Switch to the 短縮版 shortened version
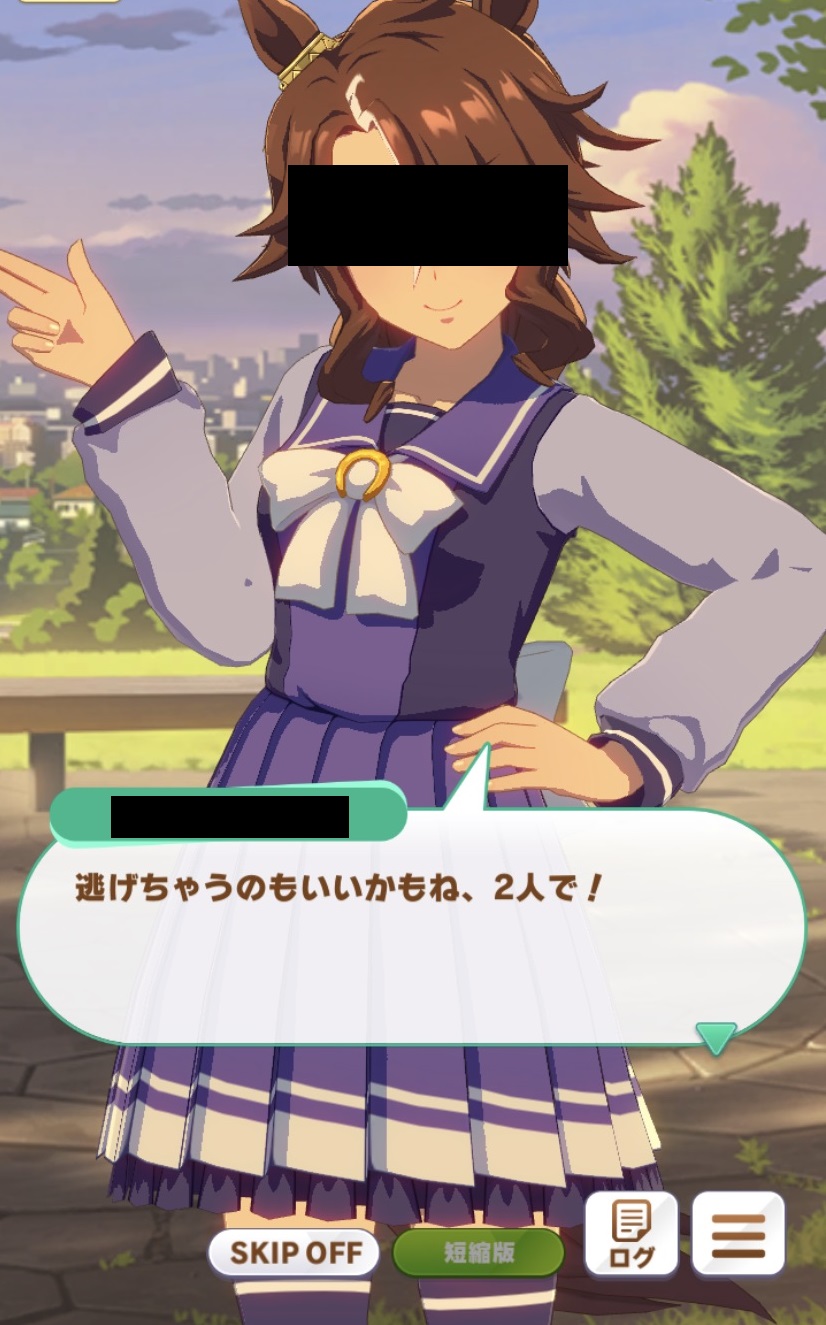This screenshot has height=1325, width=826. [x=478, y=1253]
